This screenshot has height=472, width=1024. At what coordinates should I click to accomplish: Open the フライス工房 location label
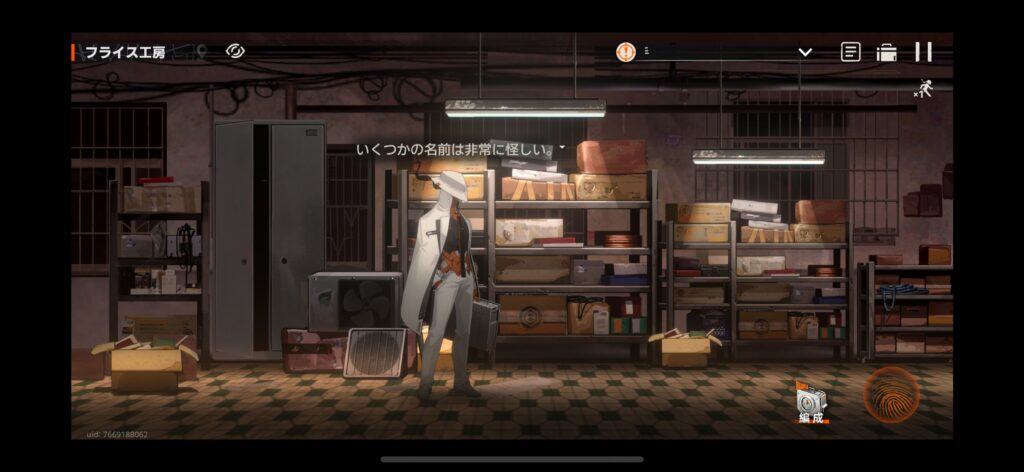(x=125, y=52)
